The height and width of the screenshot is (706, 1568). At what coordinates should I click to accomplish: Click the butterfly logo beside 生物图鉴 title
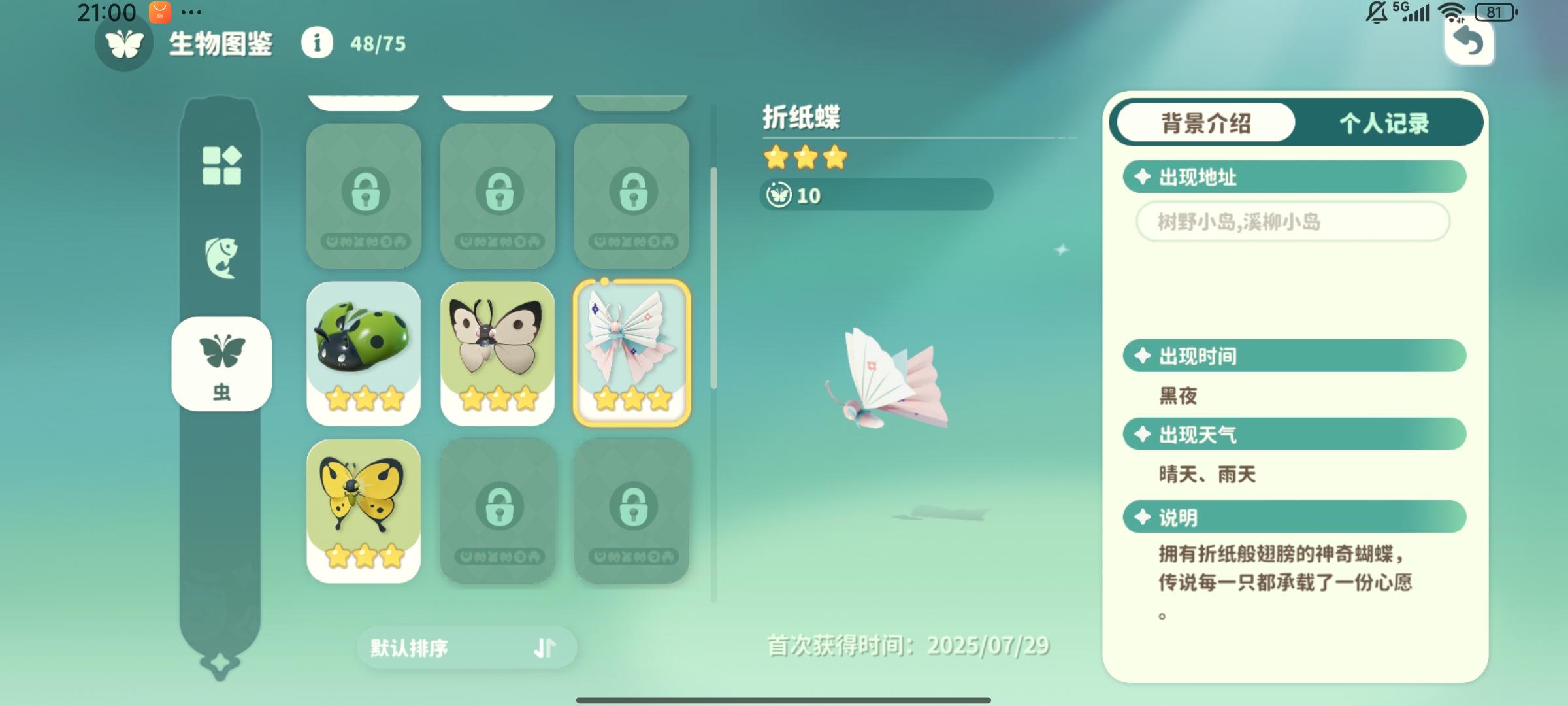(x=124, y=44)
